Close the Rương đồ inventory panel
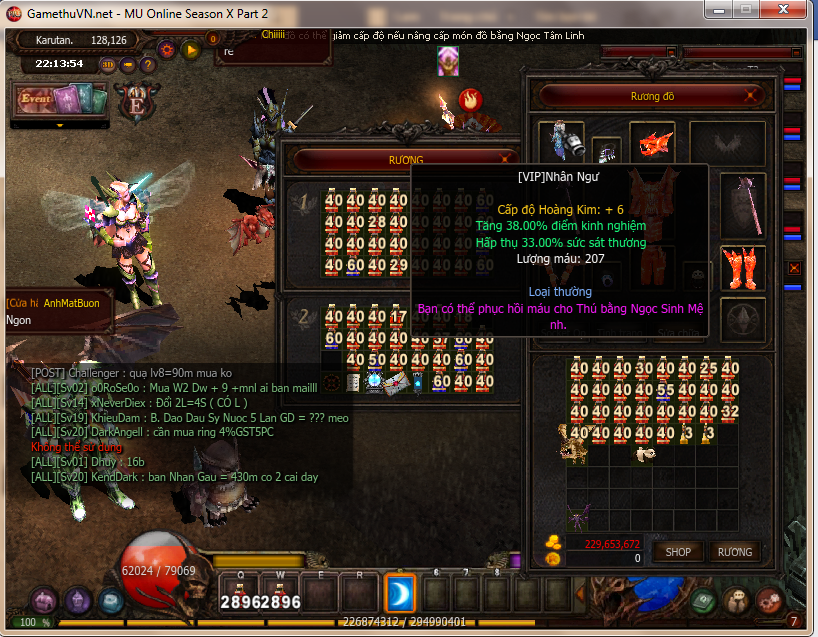 pos(752,96)
